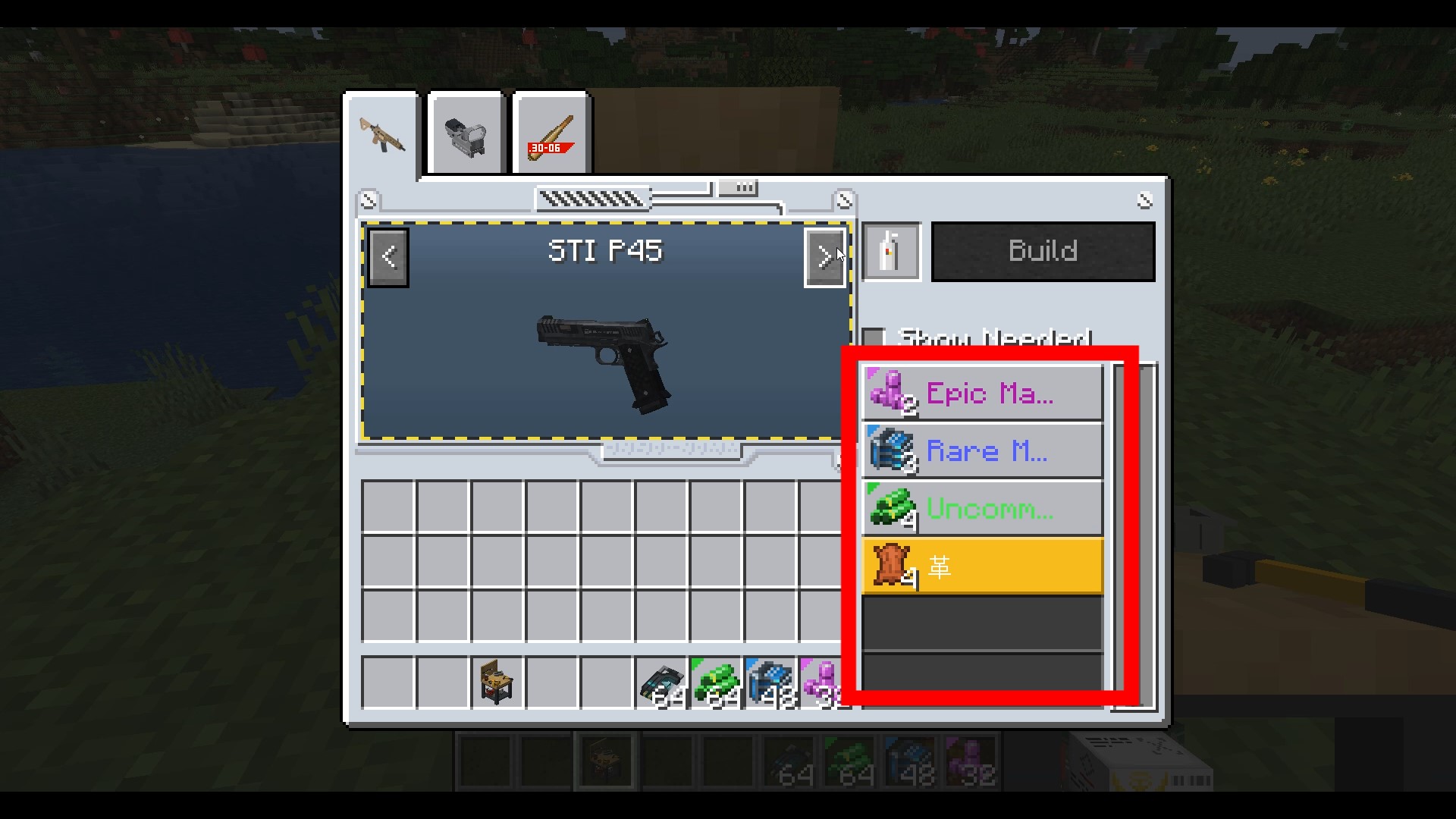
Task: Click the blue rare material stack of 48
Action: click(x=771, y=681)
